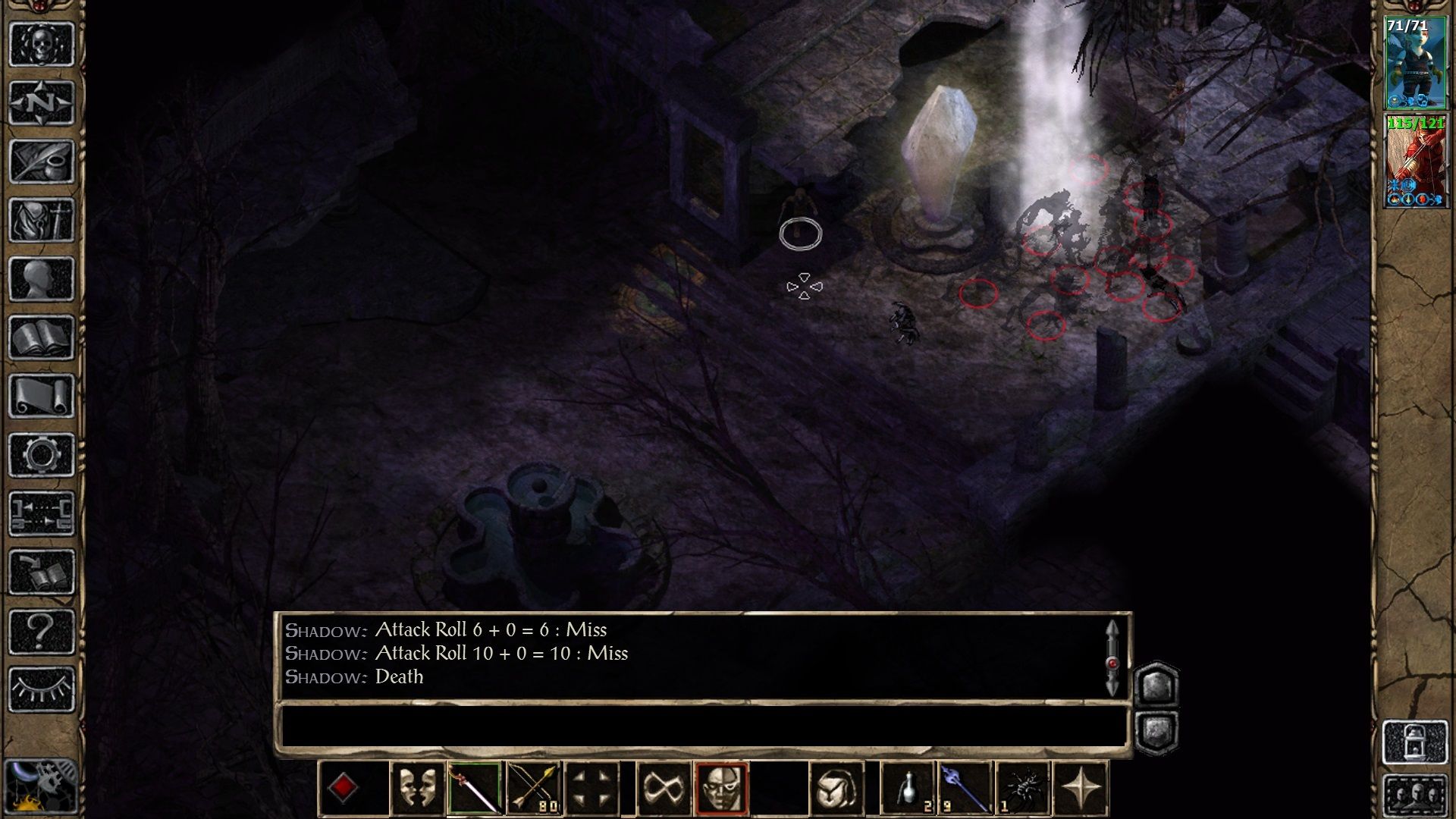Show the character record head icon
The image size is (1456, 819).
[x=41, y=279]
